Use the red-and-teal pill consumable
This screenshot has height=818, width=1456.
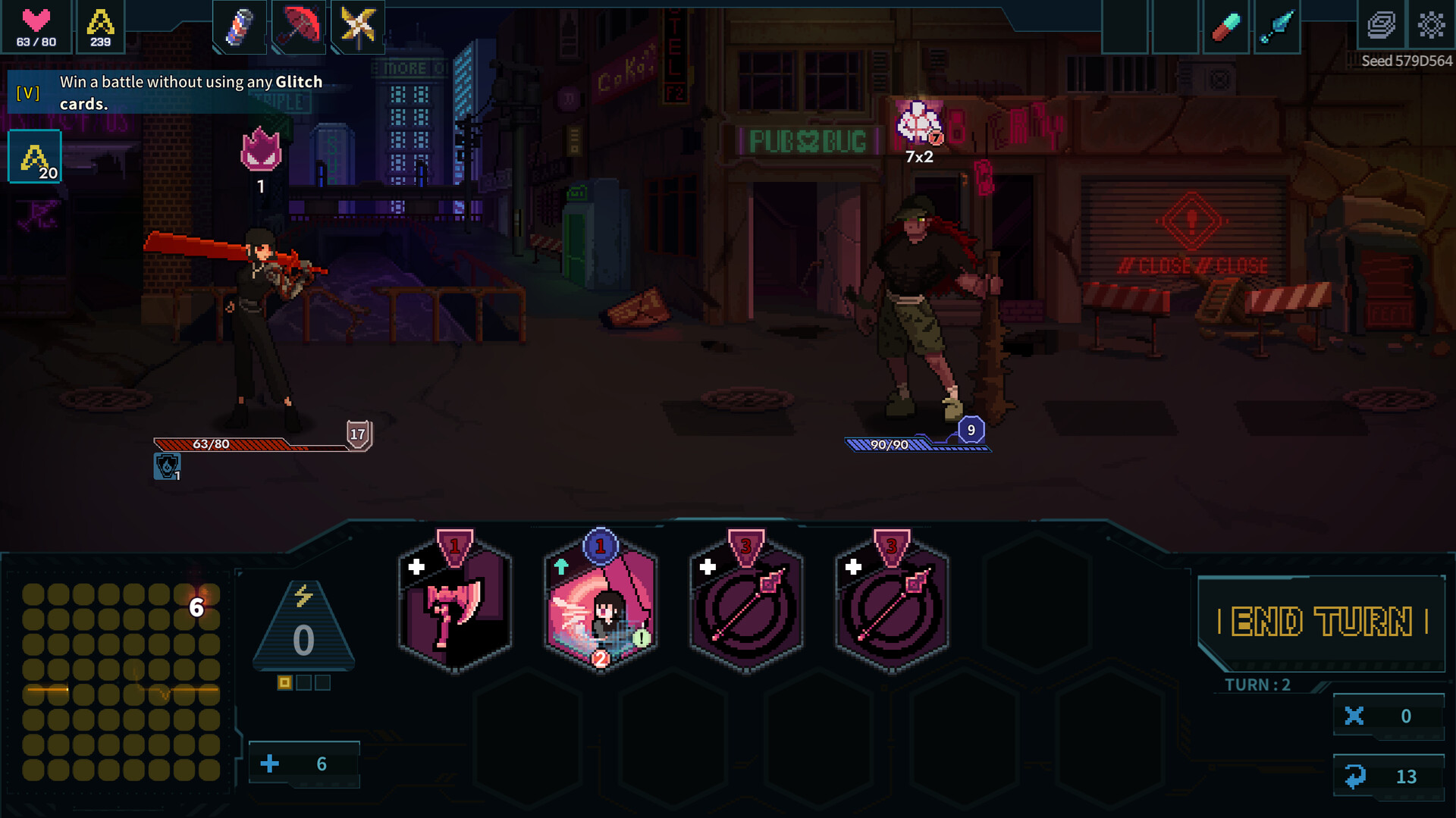click(1226, 27)
